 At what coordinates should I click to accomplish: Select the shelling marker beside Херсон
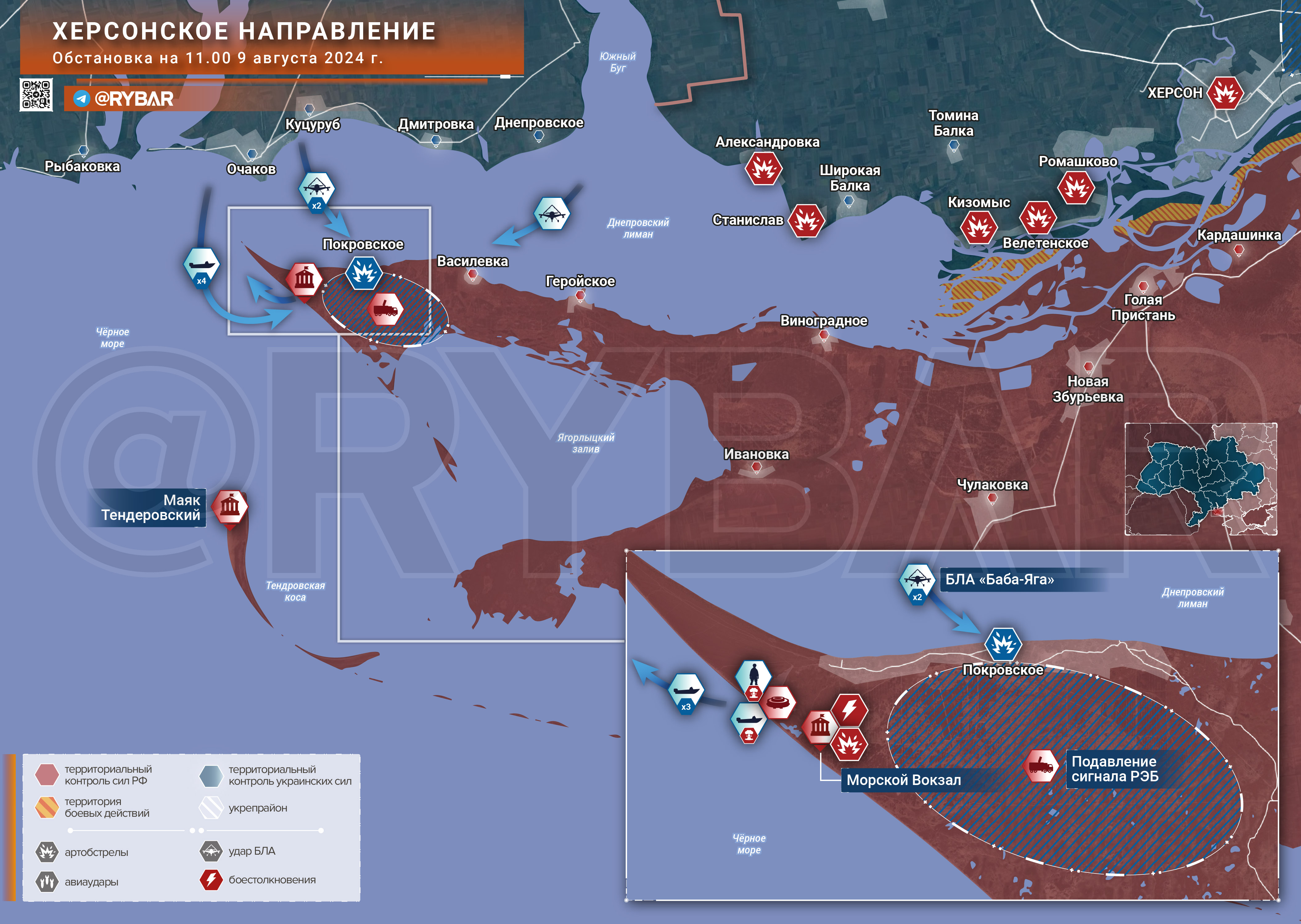(1225, 93)
